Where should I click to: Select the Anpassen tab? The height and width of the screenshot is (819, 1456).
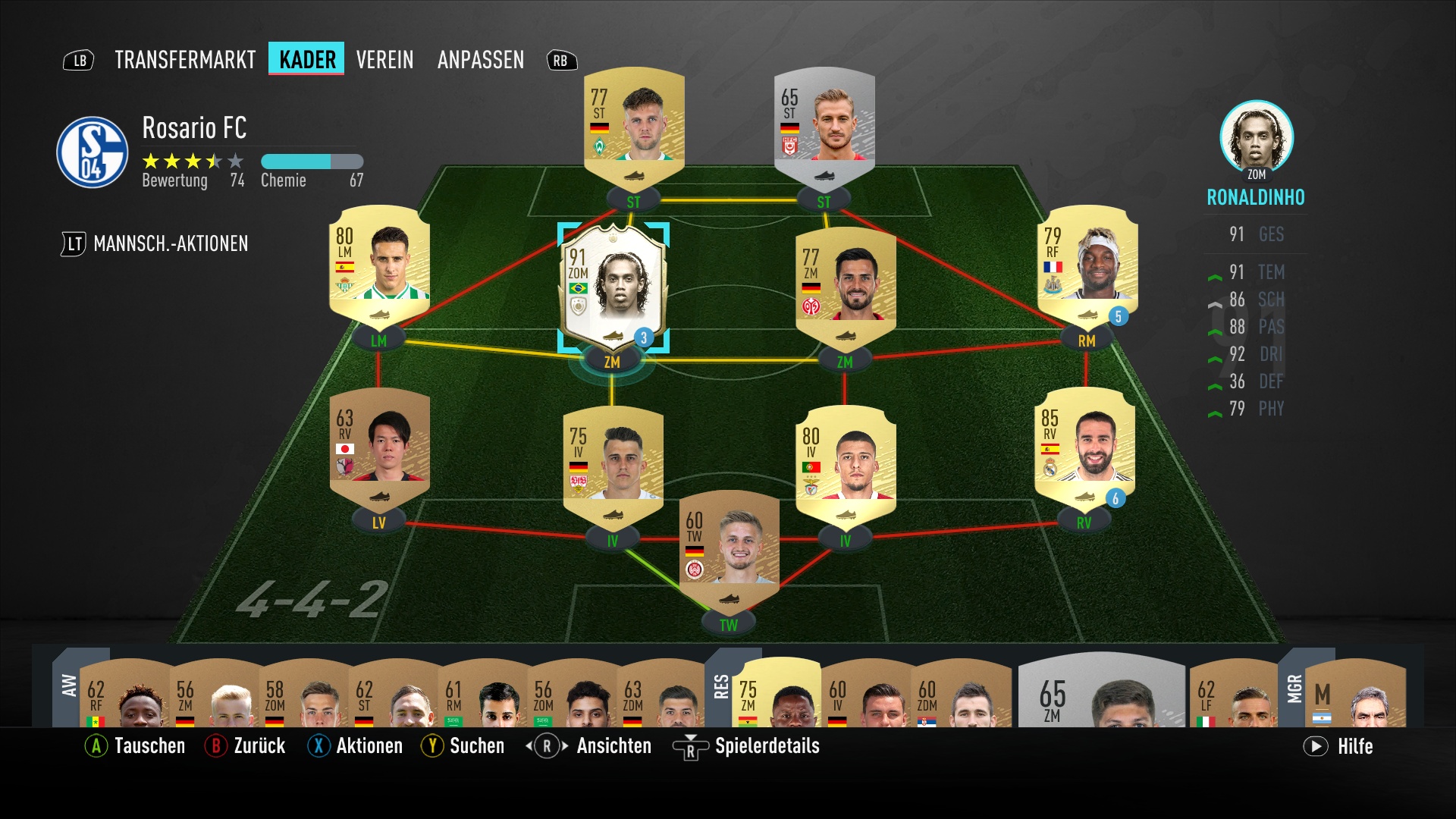pos(480,60)
